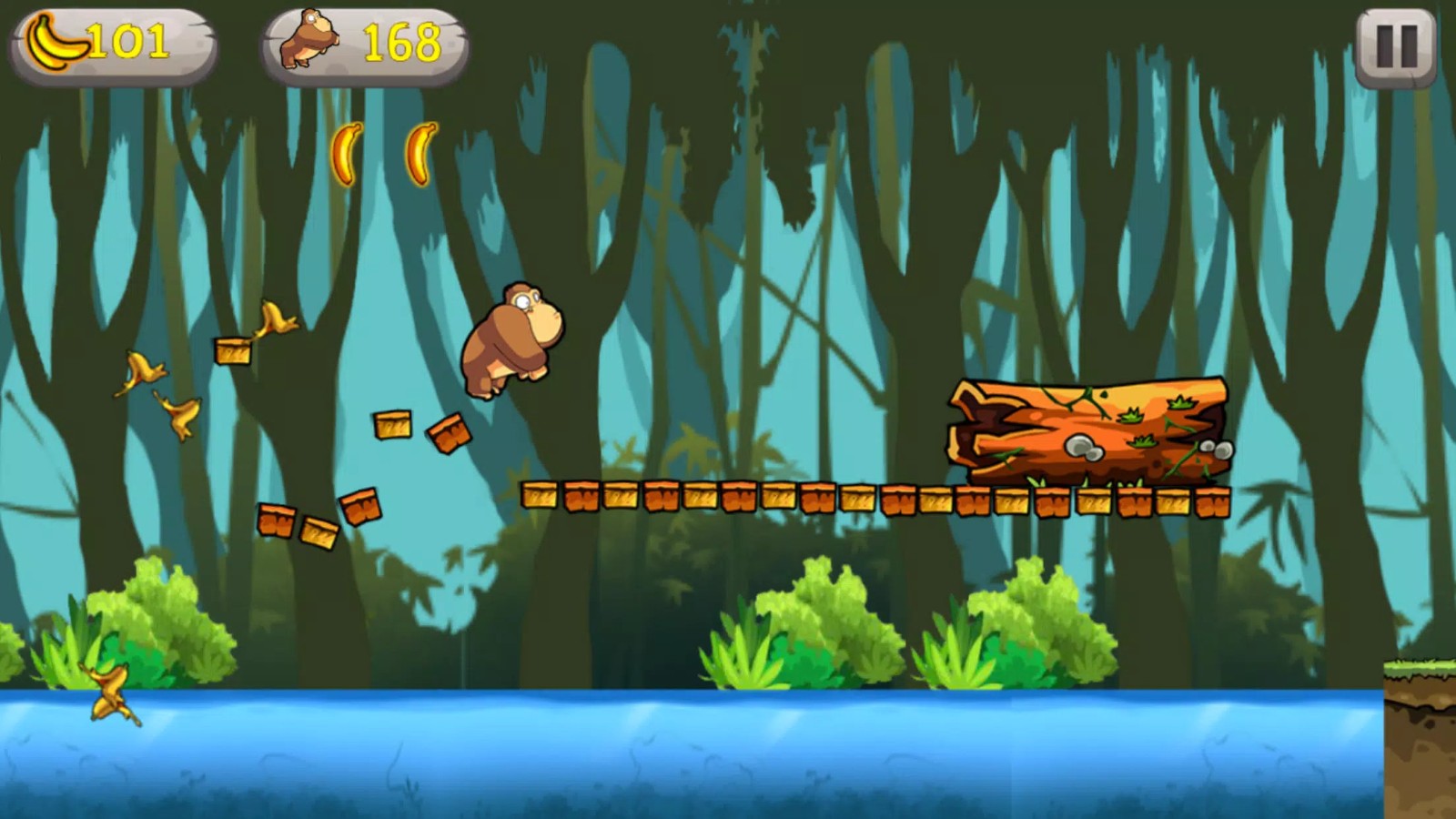Collect the left floating banana
1456x819 pixels.
pyautogui.click(x=345, y=155)
